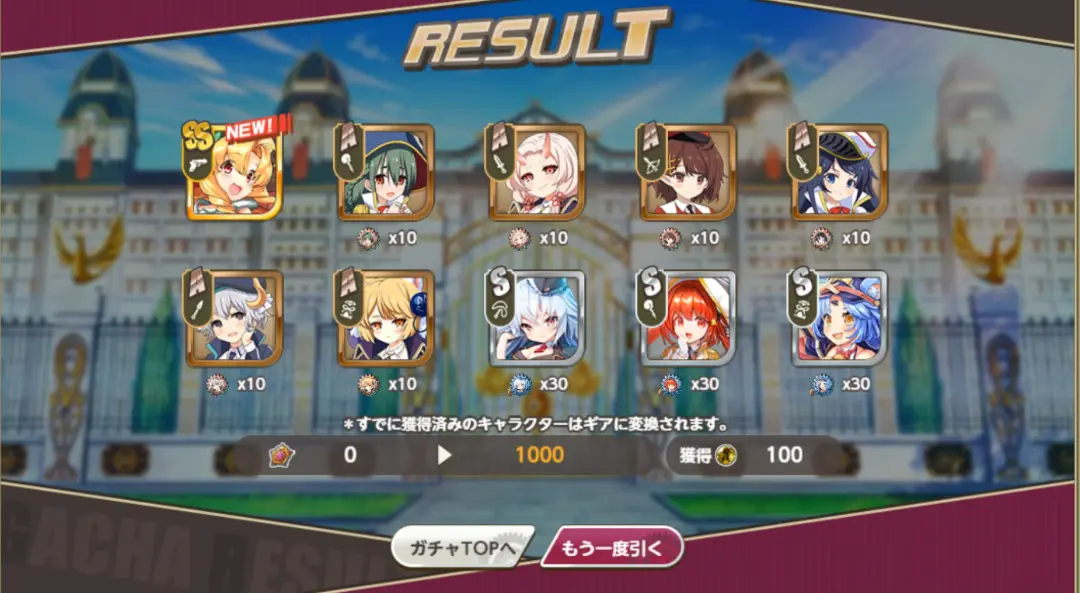Screen dimensions: 1080x593
Task: Select the NEW SS blonde character card
Action: click(x=235, y=173)
